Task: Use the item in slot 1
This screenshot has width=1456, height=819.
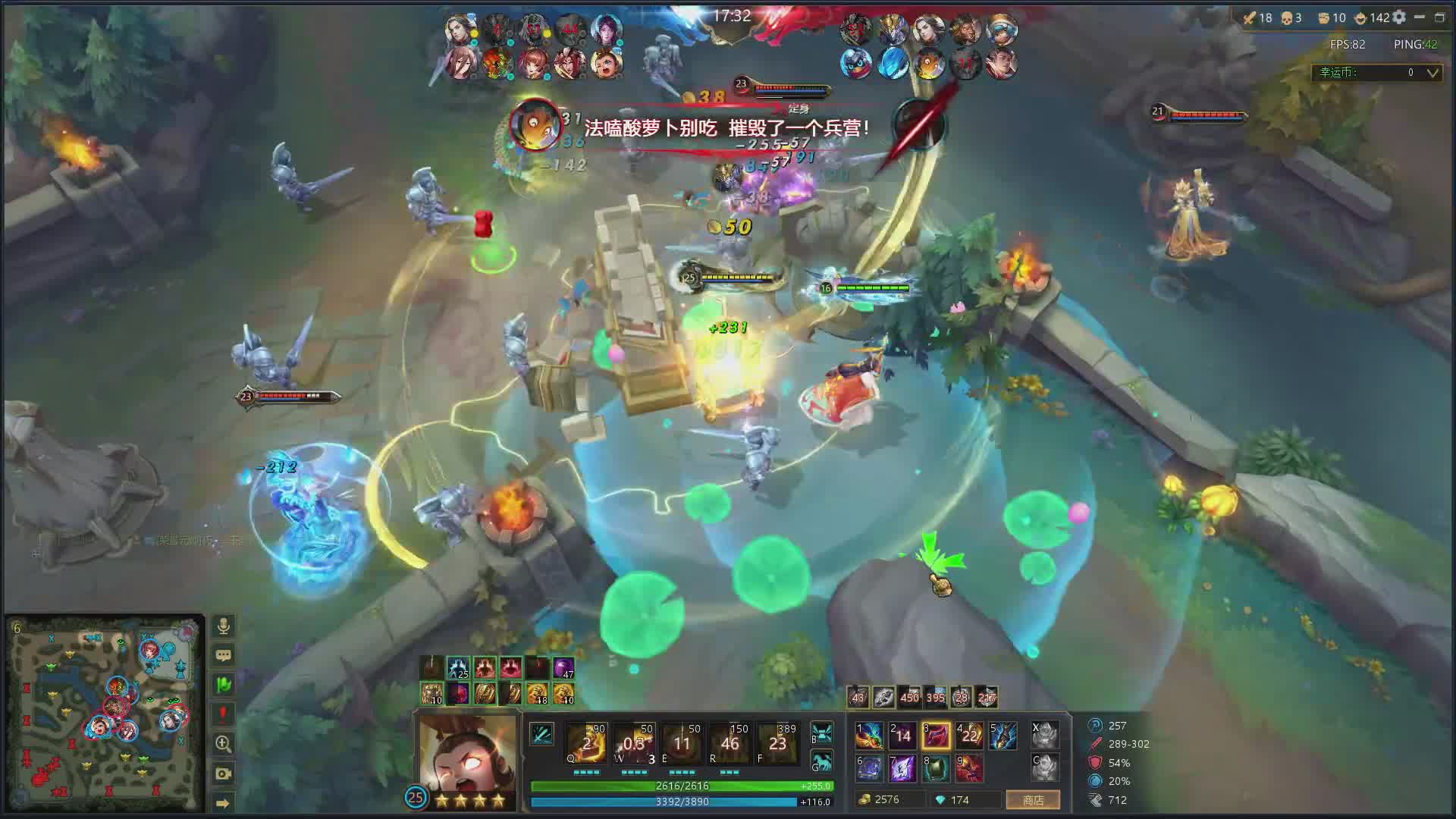Action: (x=869, y=736)
